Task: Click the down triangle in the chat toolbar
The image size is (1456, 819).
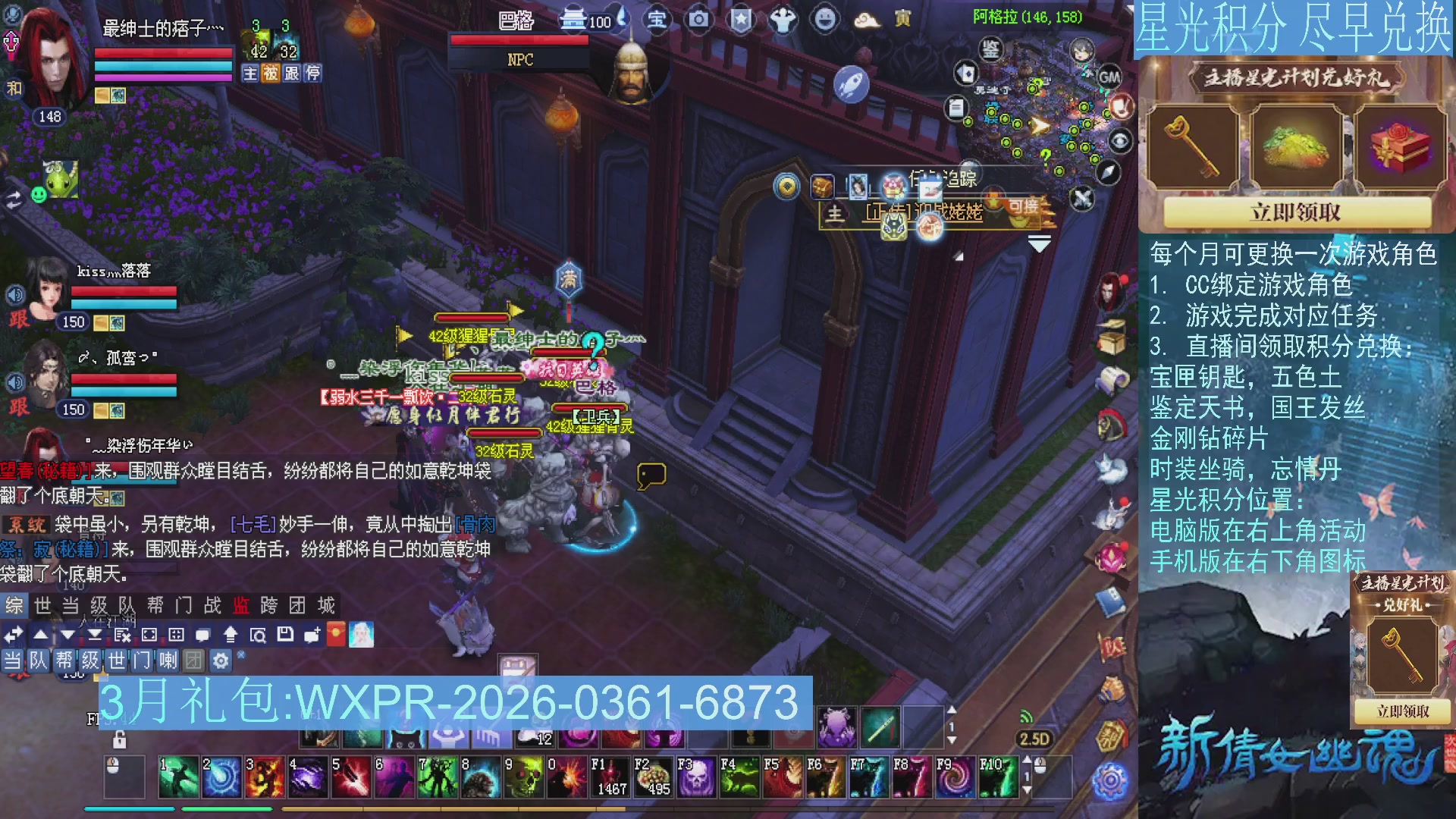Action: coord(67,634)
